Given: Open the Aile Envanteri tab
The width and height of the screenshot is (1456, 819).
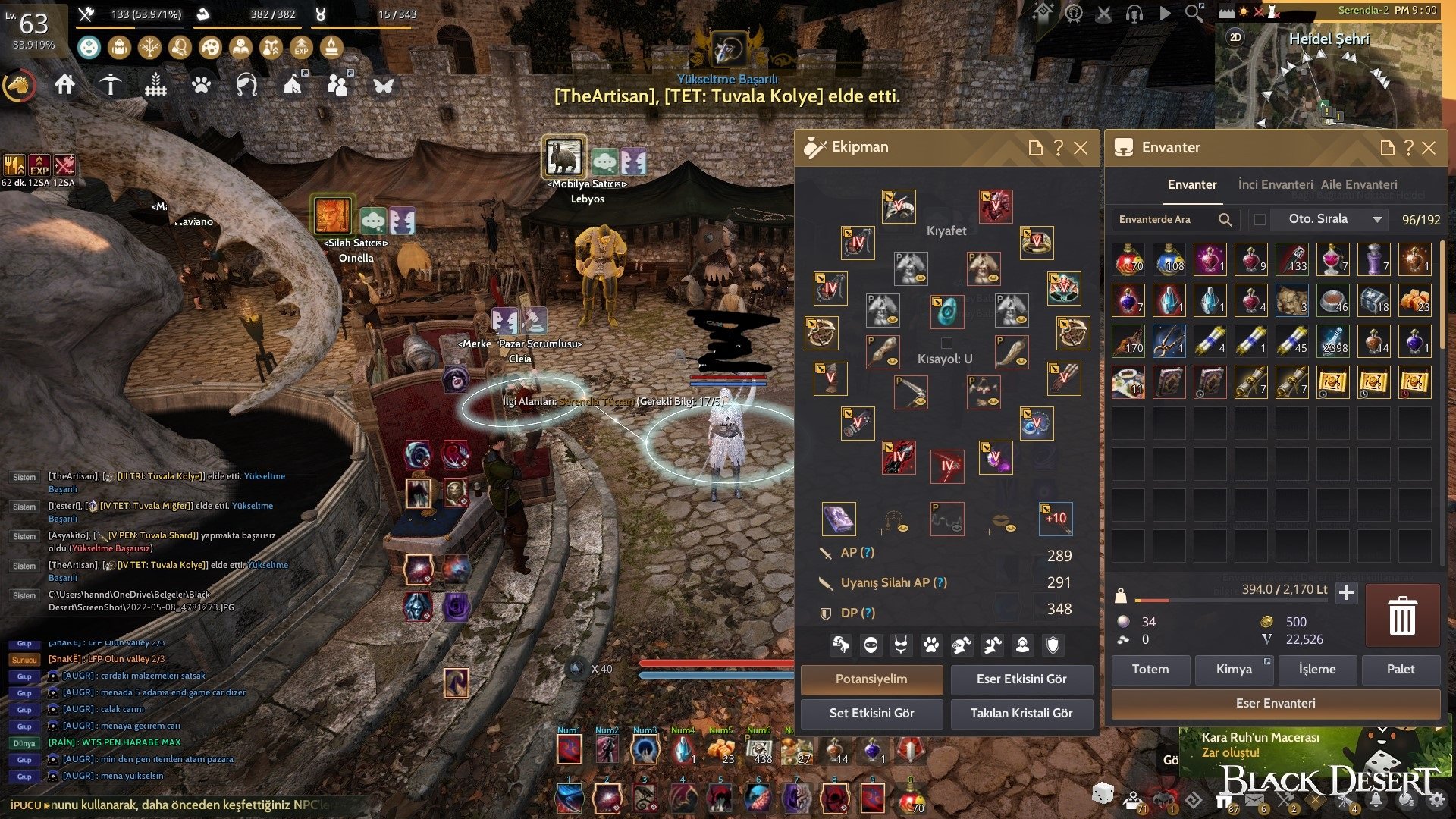Looking at the screenshot, I should click(x=1358, y=184).
